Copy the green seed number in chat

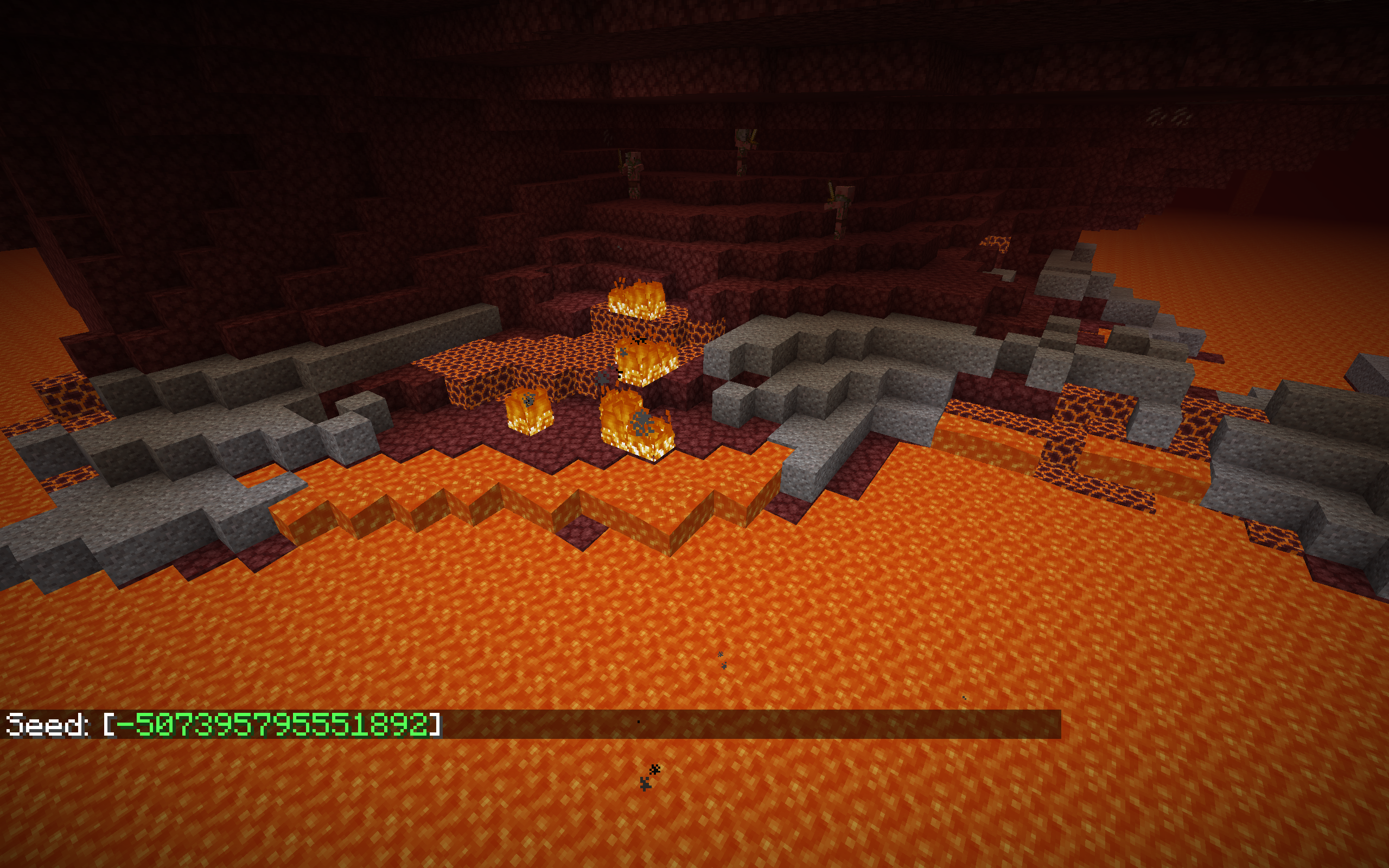pos(272,725)
